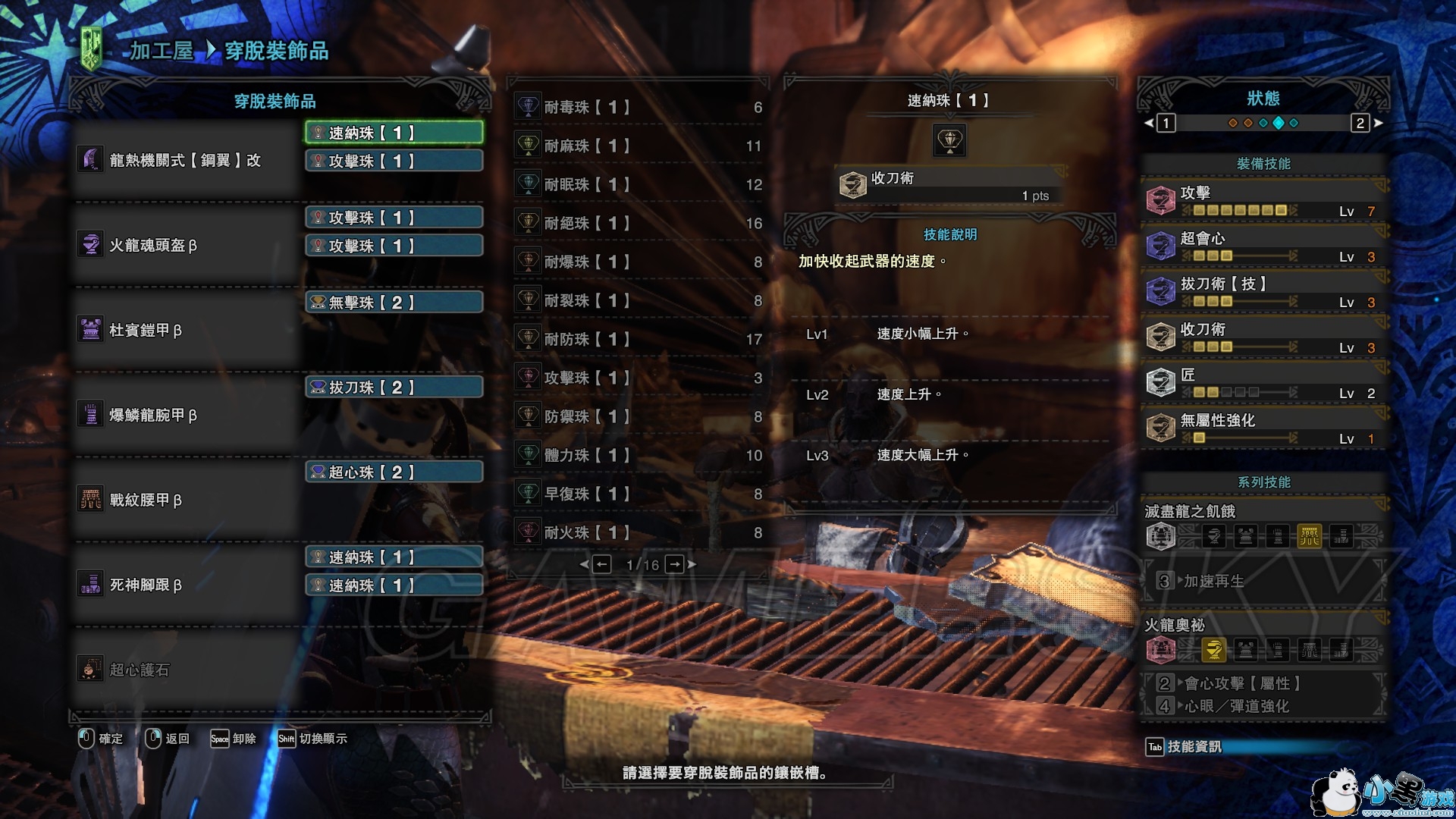Choose the 無擊珠【2】 slot on 杜賓鎧甲β
The width and height of the screenshot is (1456, 819).
point(394,303)
